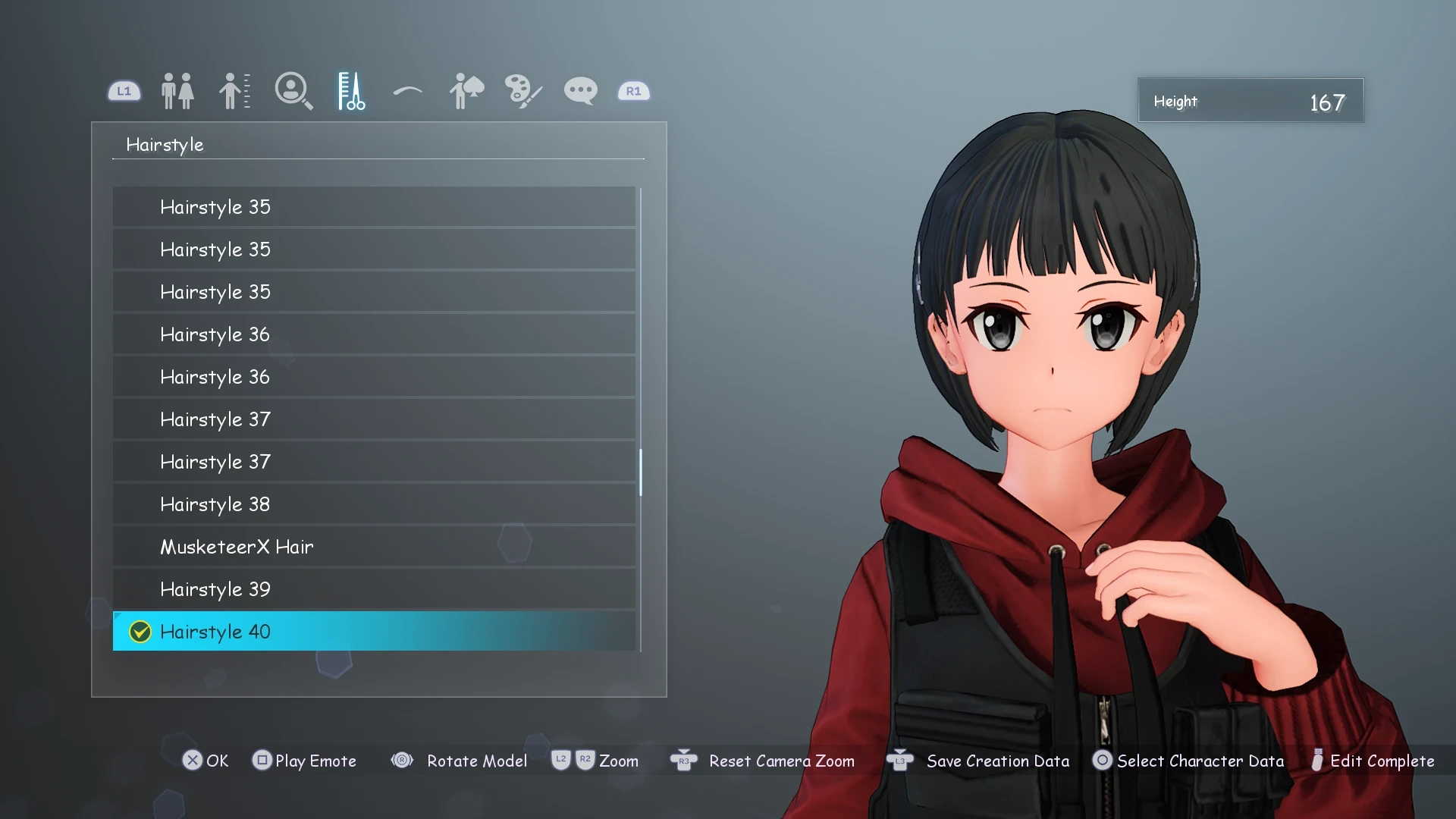
Task: Open the body height adjustment icon
Action: point(234,90)
